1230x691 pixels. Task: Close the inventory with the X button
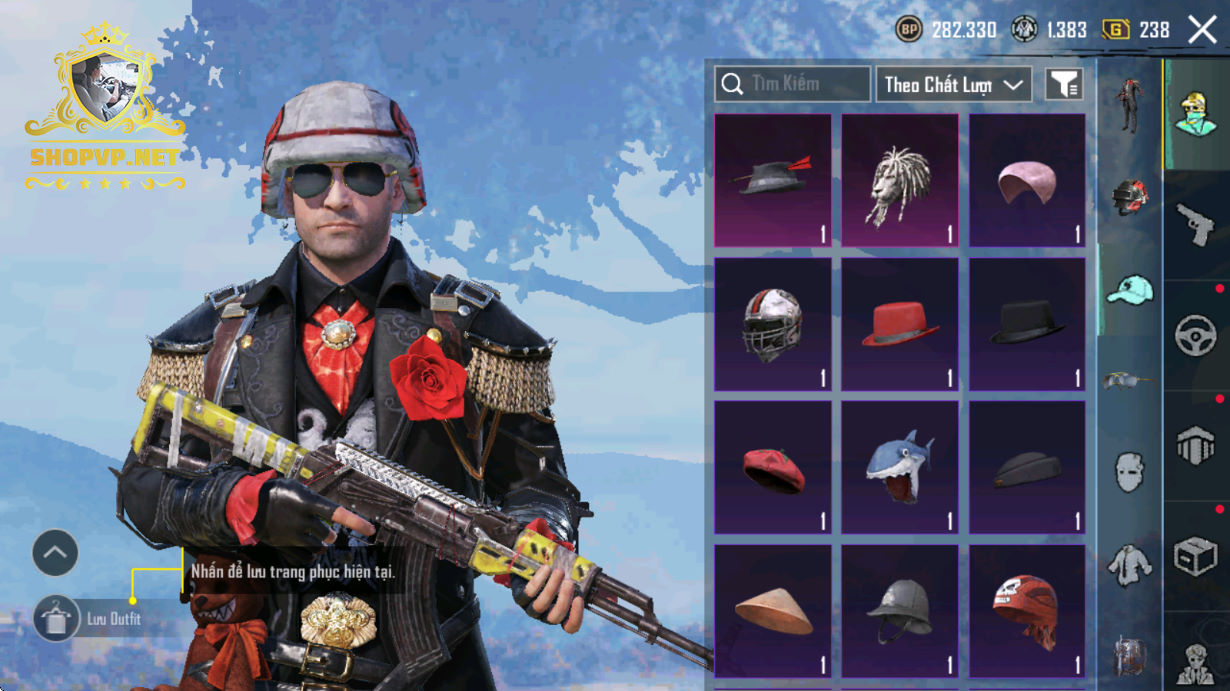coord(1202,30)
